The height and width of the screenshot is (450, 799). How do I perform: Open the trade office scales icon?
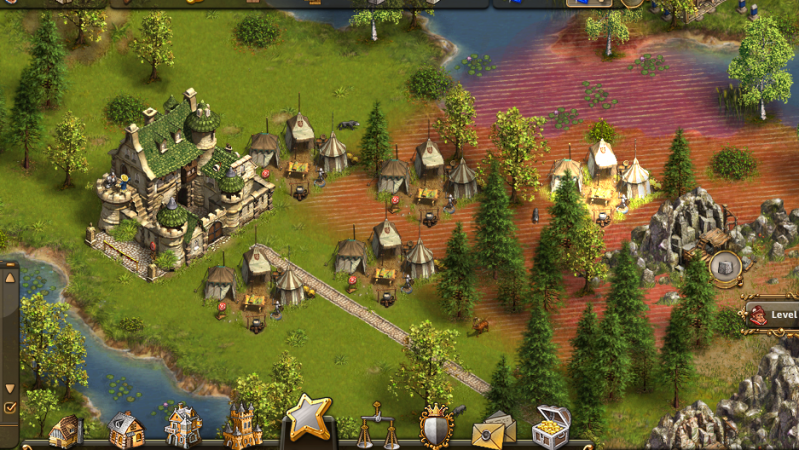pyautogui.click(x=376, y=428)
